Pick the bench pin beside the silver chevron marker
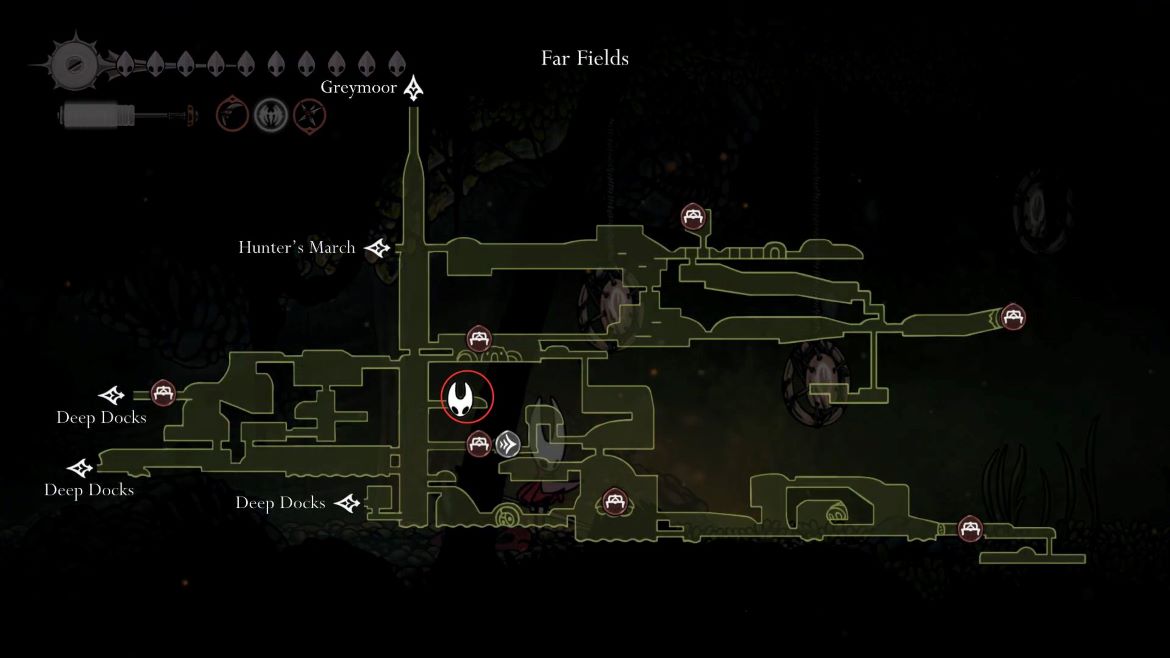 [x=479, y=443]
